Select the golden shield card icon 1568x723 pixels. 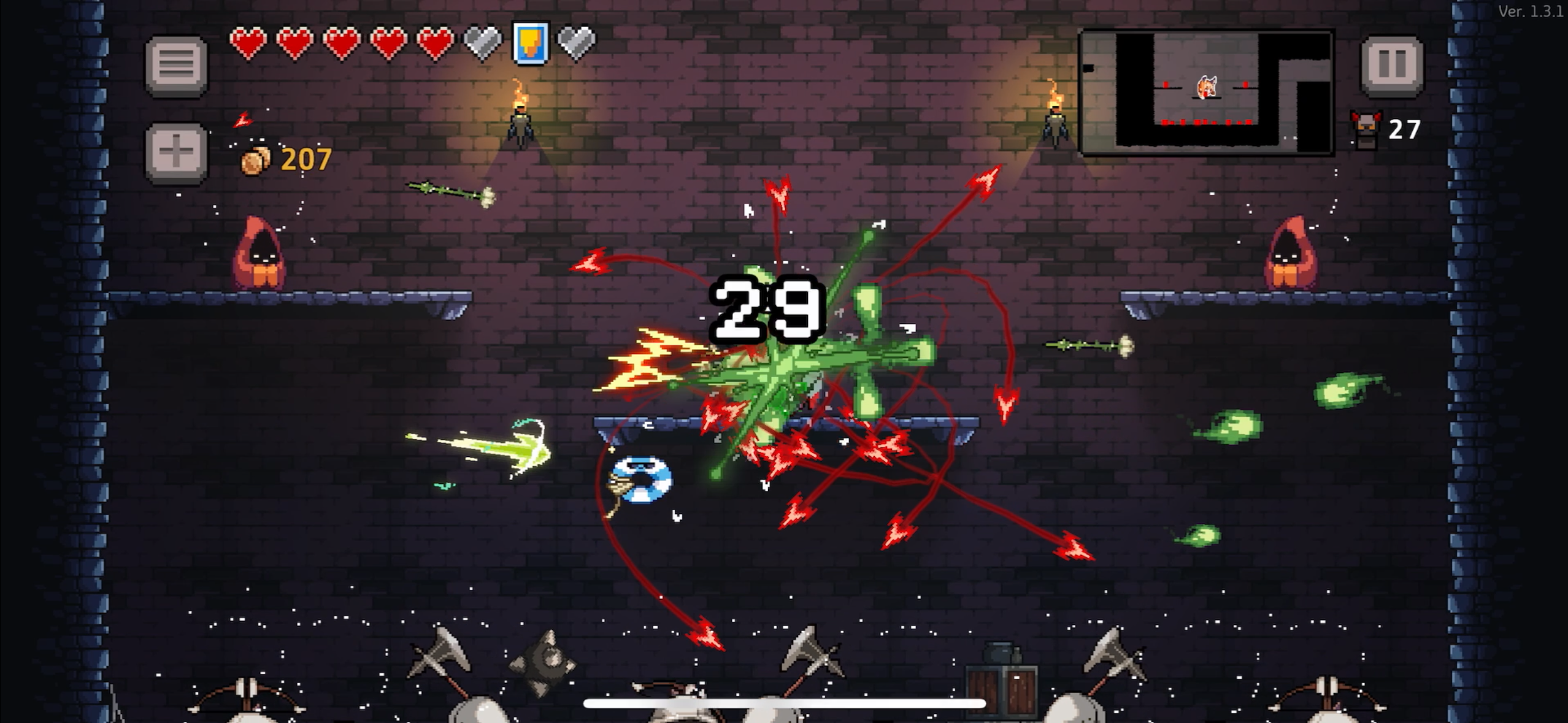[530, 43]
